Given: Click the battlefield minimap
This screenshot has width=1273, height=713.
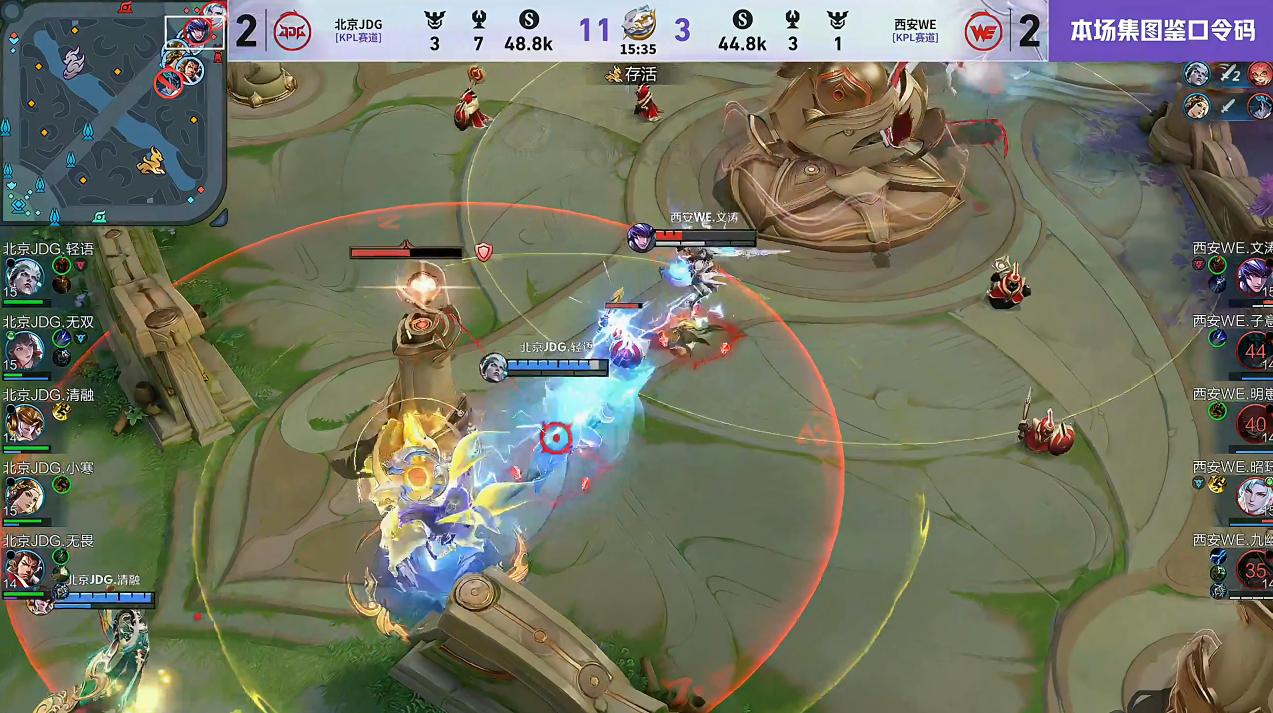Looking at the screenshot, I should pyautogui.click(x=113, y=112).
